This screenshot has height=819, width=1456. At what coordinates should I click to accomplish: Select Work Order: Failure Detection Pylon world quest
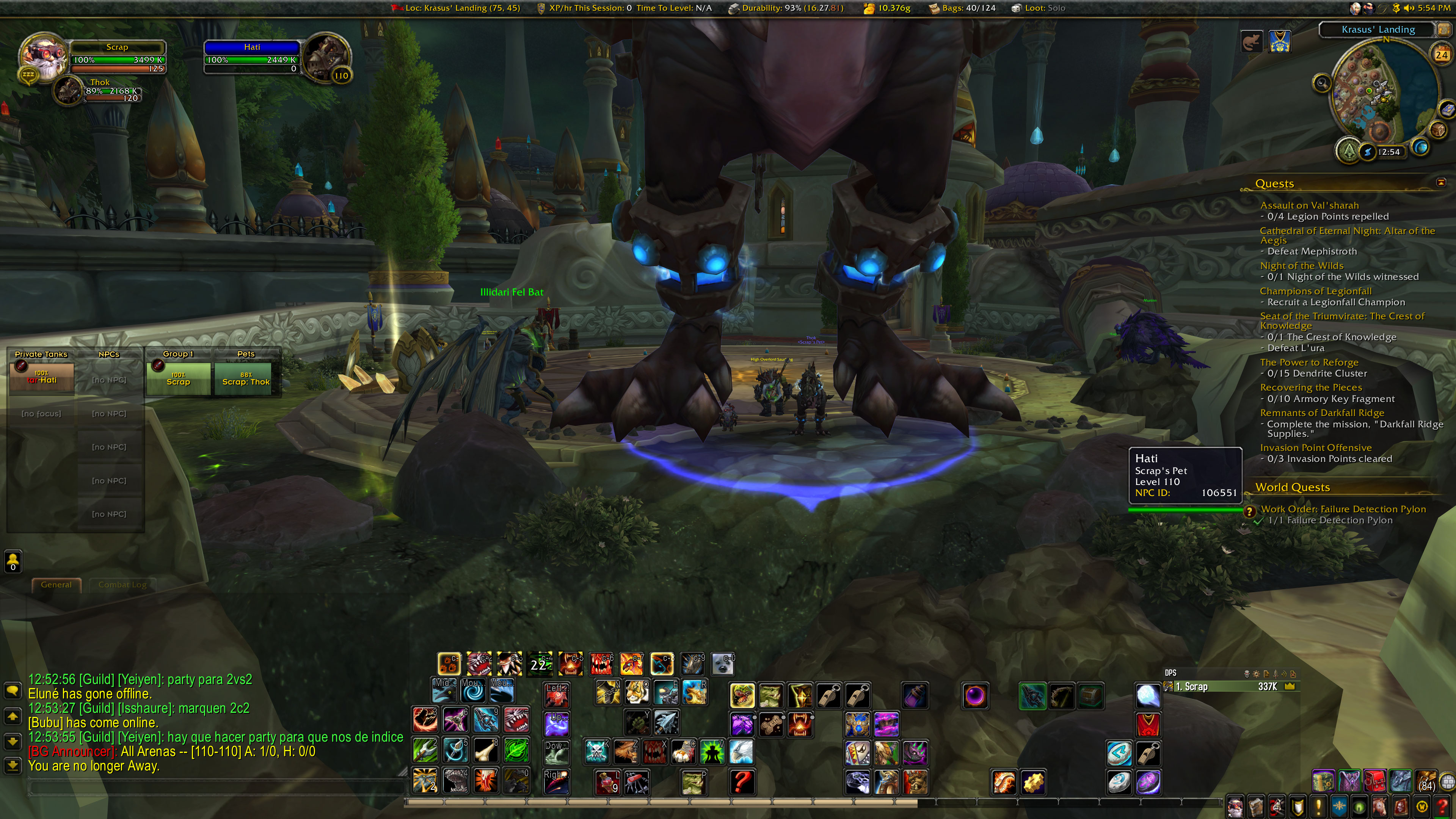[x=1343, y=509]
